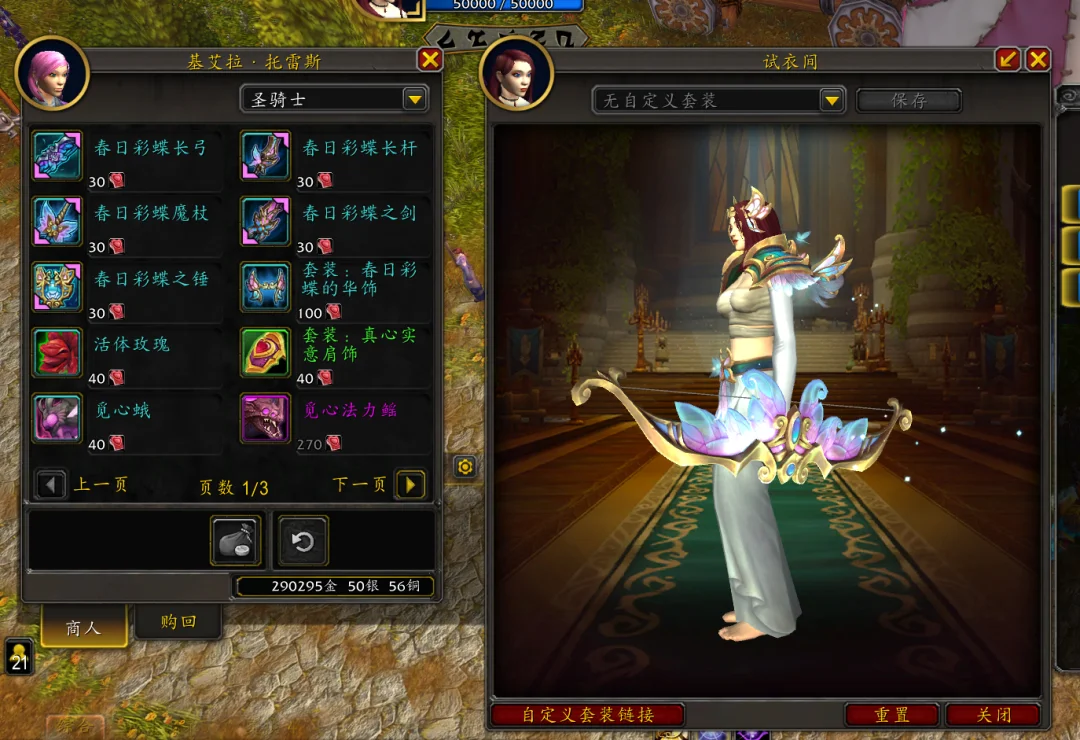Choose the 春日彩蝶的华饰 set item

[x=265, y=287]
